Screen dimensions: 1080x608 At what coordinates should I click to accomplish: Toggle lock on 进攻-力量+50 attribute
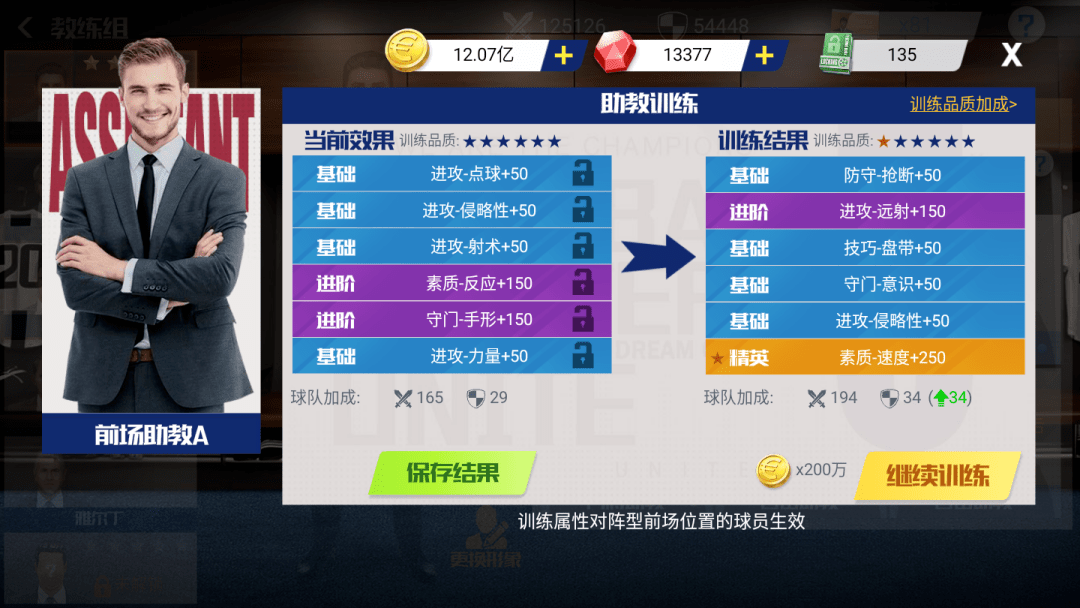pos(582,356)
